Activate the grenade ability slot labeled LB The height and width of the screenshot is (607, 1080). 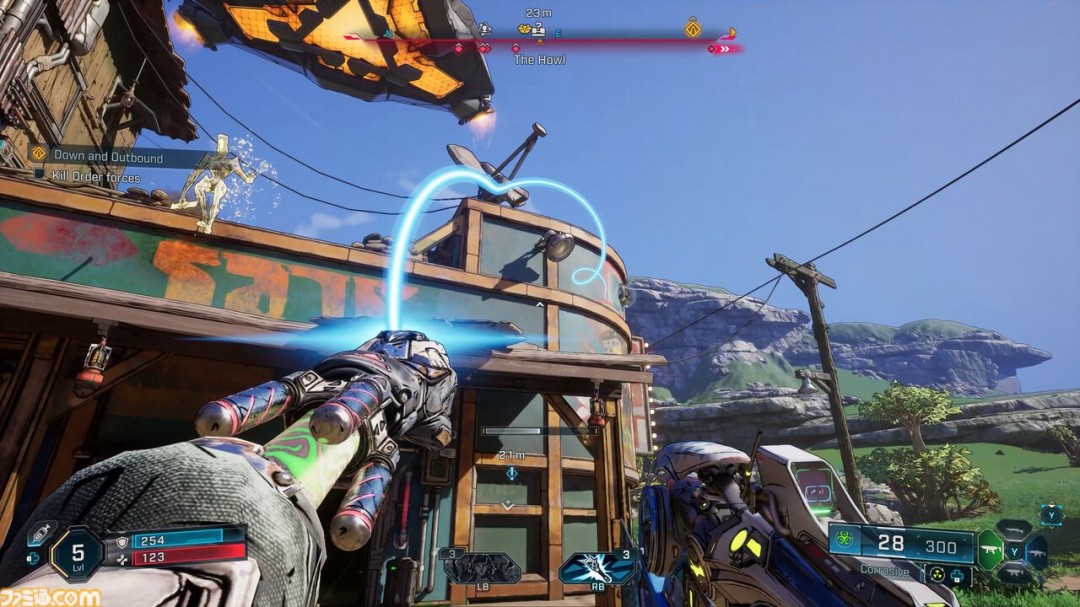482,568
